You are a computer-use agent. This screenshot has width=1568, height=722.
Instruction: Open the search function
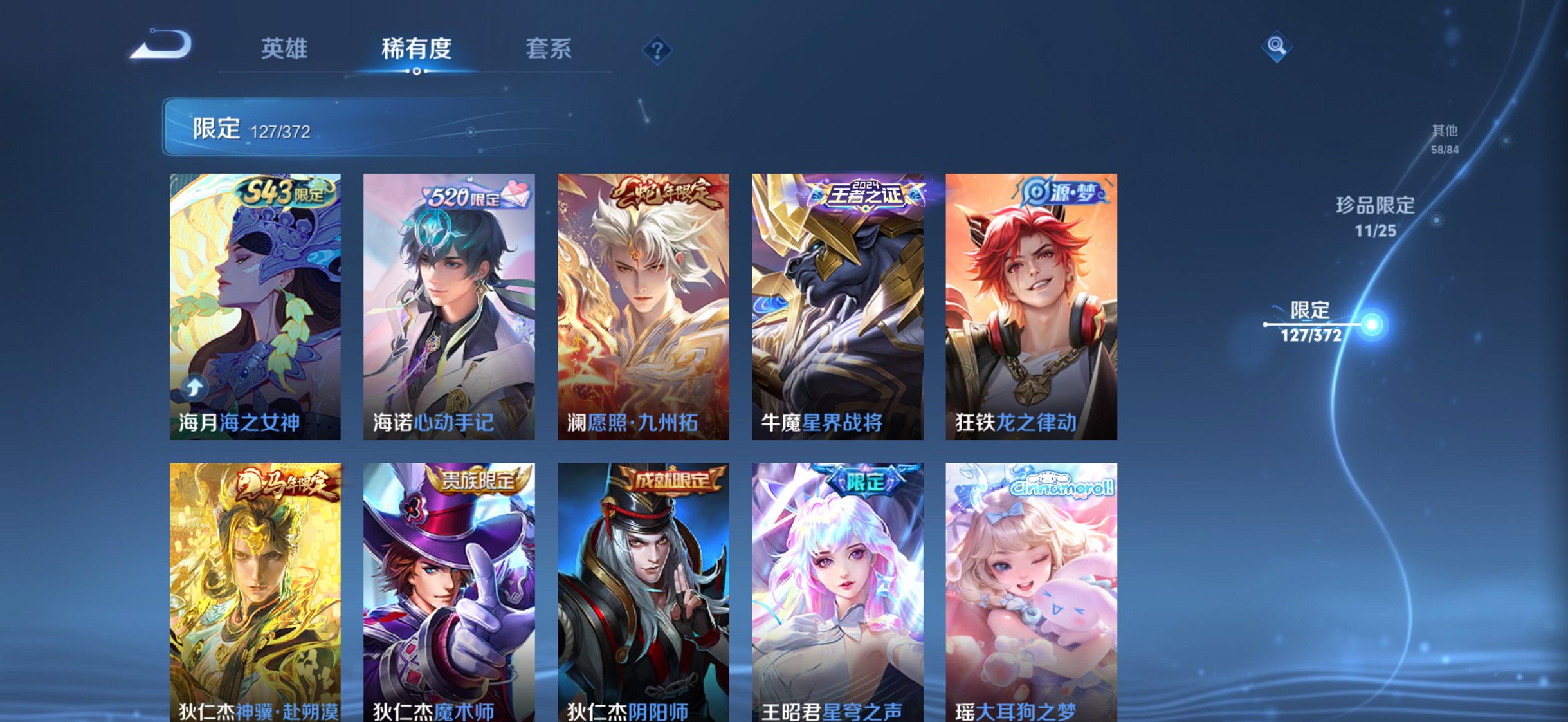pyautogui.click(x=1277, y=46)
